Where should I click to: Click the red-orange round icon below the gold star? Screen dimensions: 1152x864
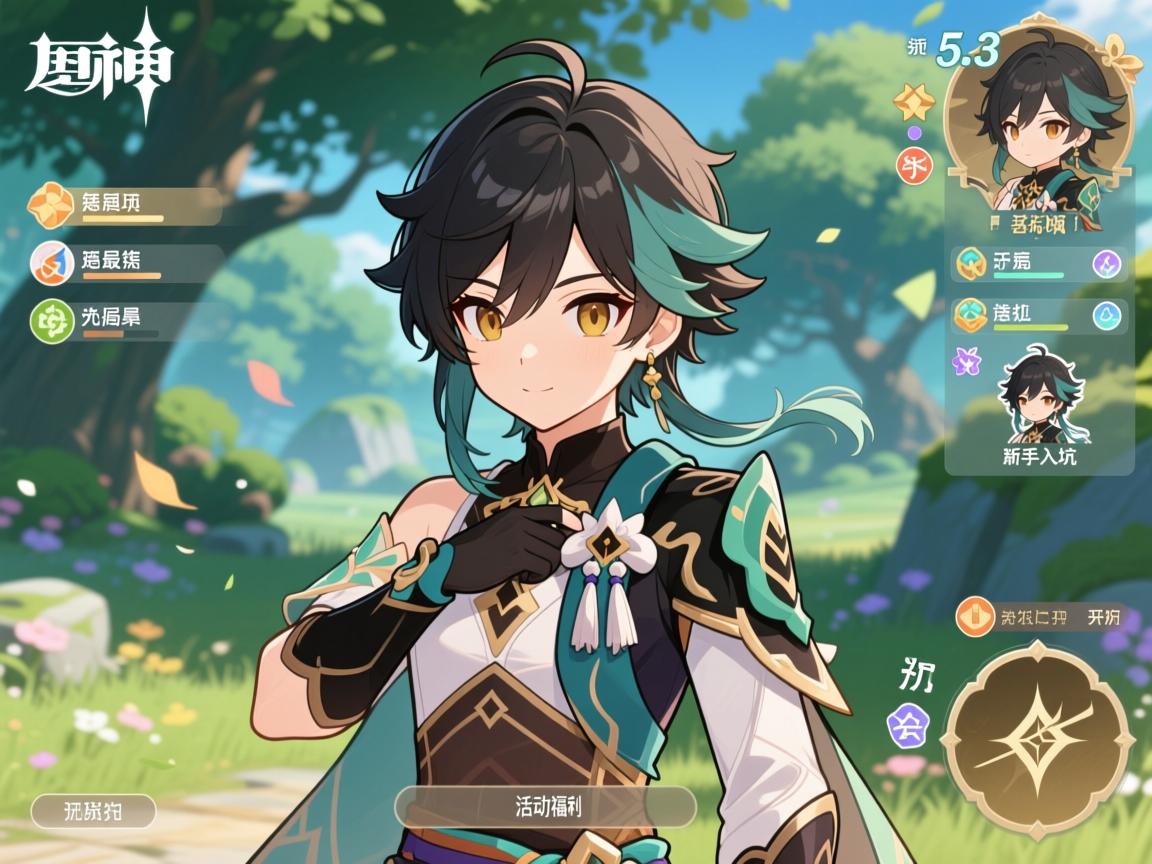click(x=913, y=163)
